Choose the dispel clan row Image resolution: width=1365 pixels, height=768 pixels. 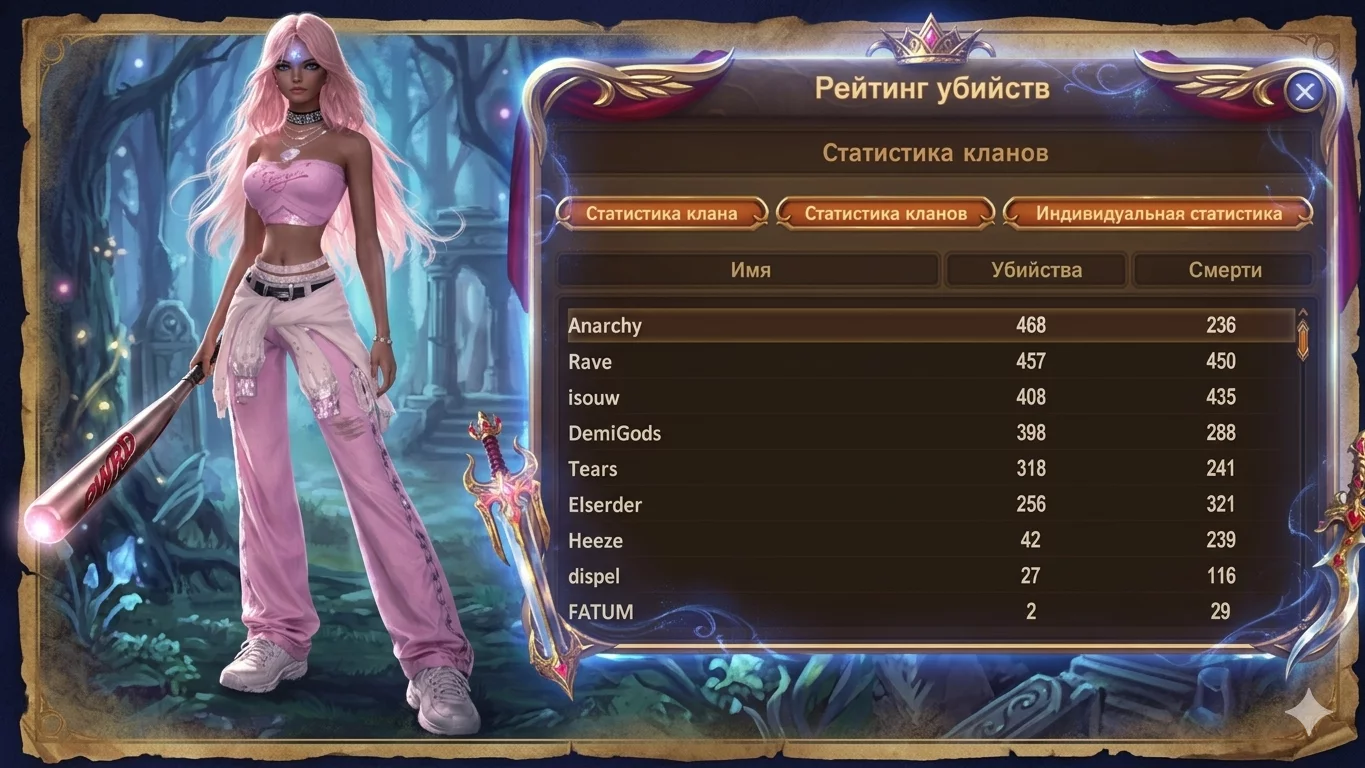pyautogui.click(x=930, y=577)
